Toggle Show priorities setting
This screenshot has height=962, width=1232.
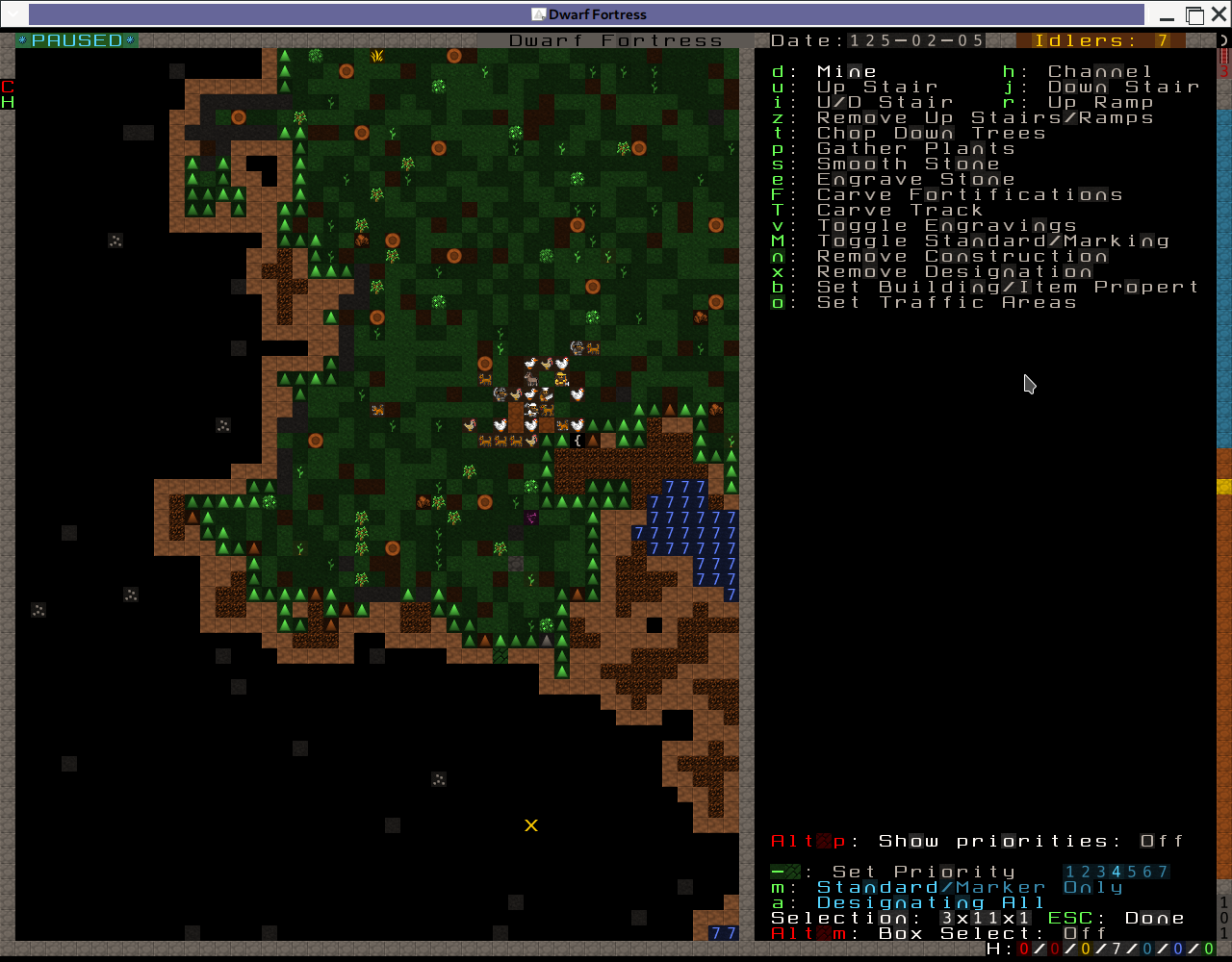pyautogui.click(x=977, y=841)
